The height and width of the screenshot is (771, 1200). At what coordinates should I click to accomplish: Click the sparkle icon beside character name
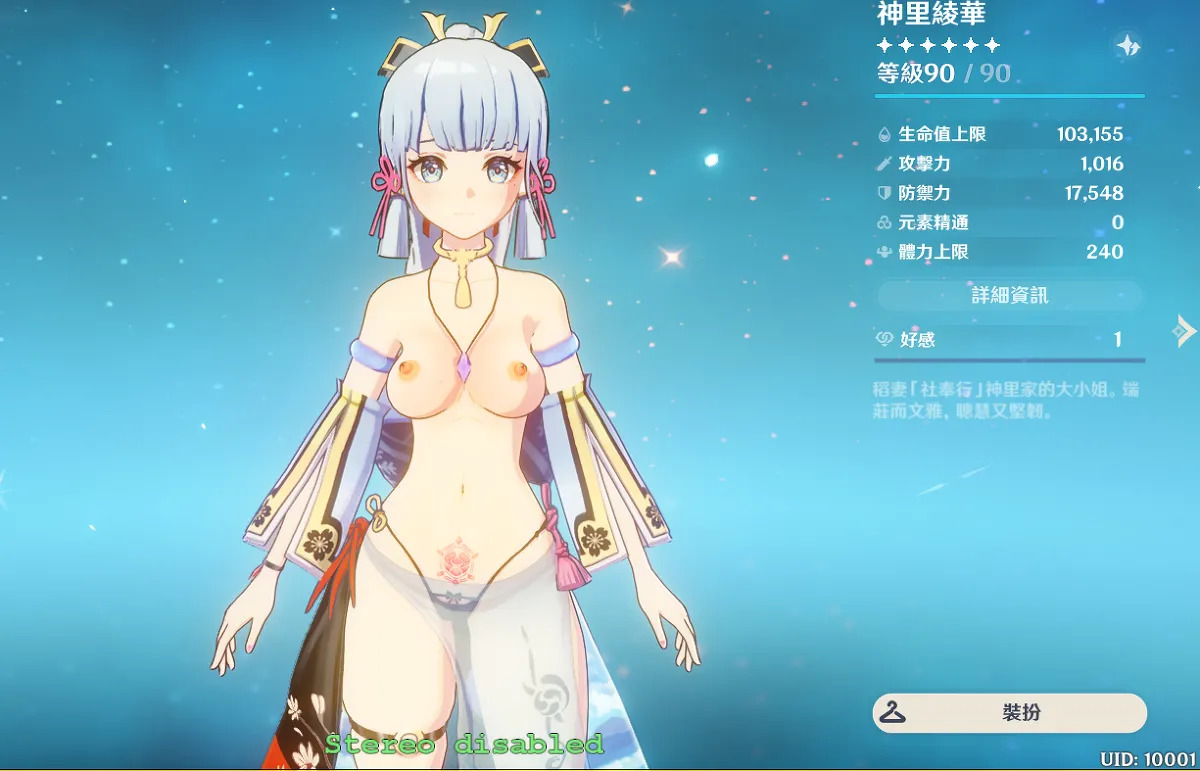coord(1128,46)
